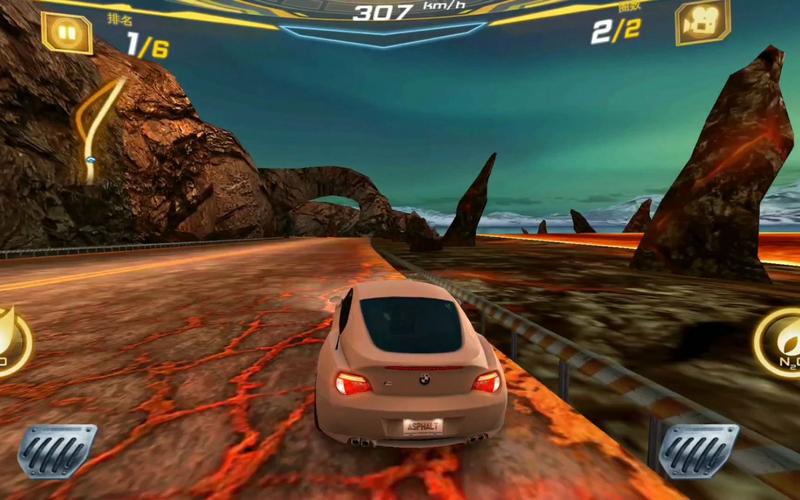This screenshot has width=800, height=500.
Task: Trigger the left-side nitro boost button
Action: coord(12,343)
